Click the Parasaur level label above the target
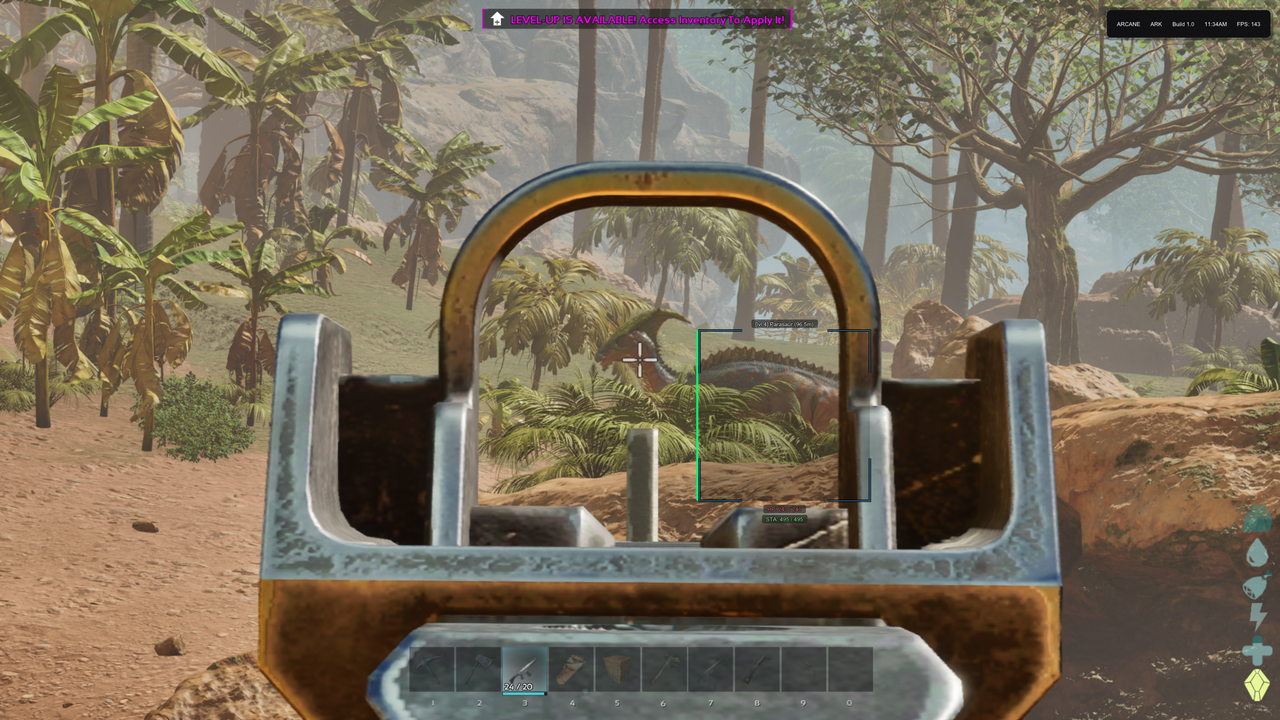Image resolution: width=1280 pixels, height=720 pixels. (784, 324)
